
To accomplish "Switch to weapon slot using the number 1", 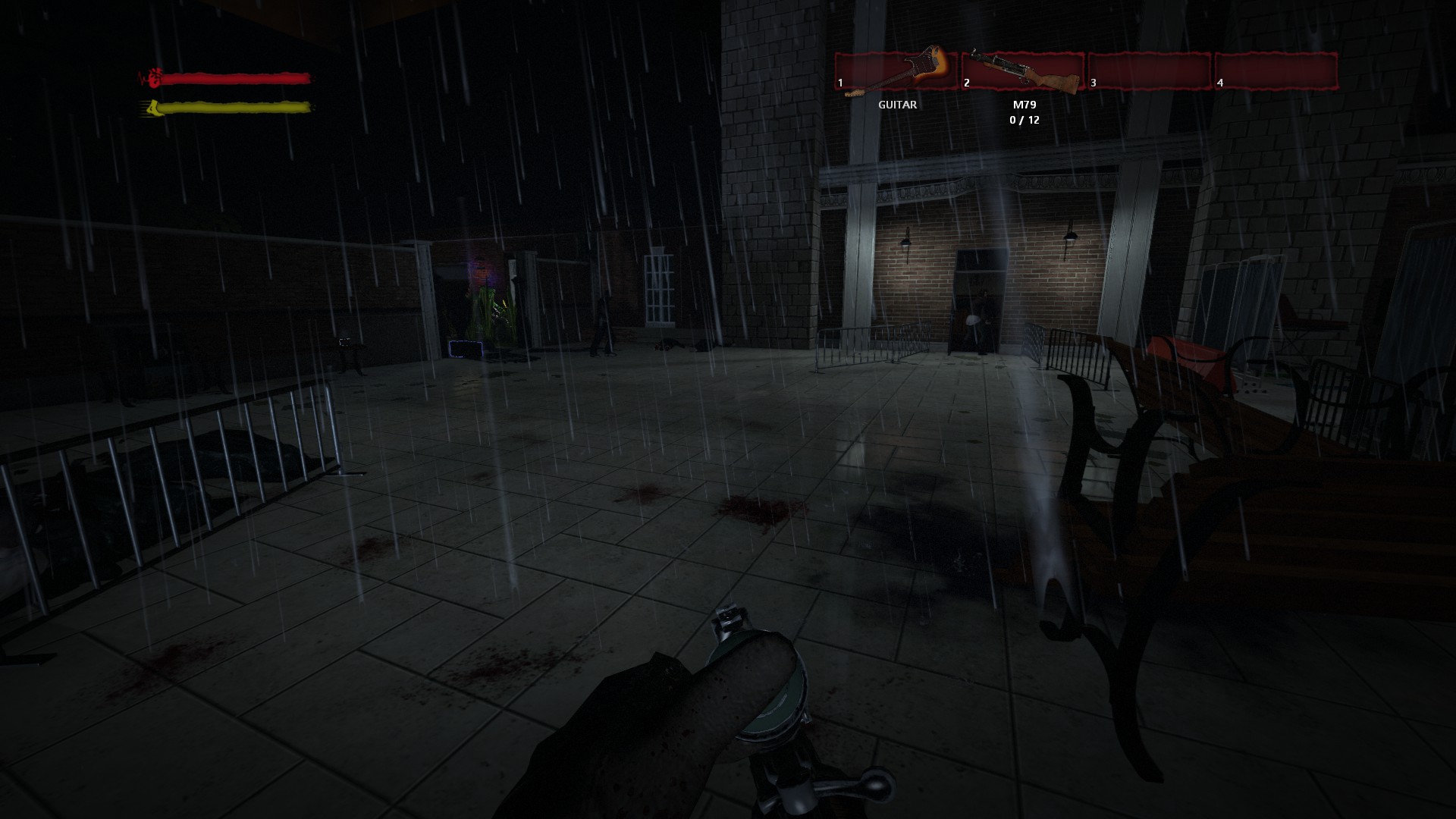I will tap(839, 83).
